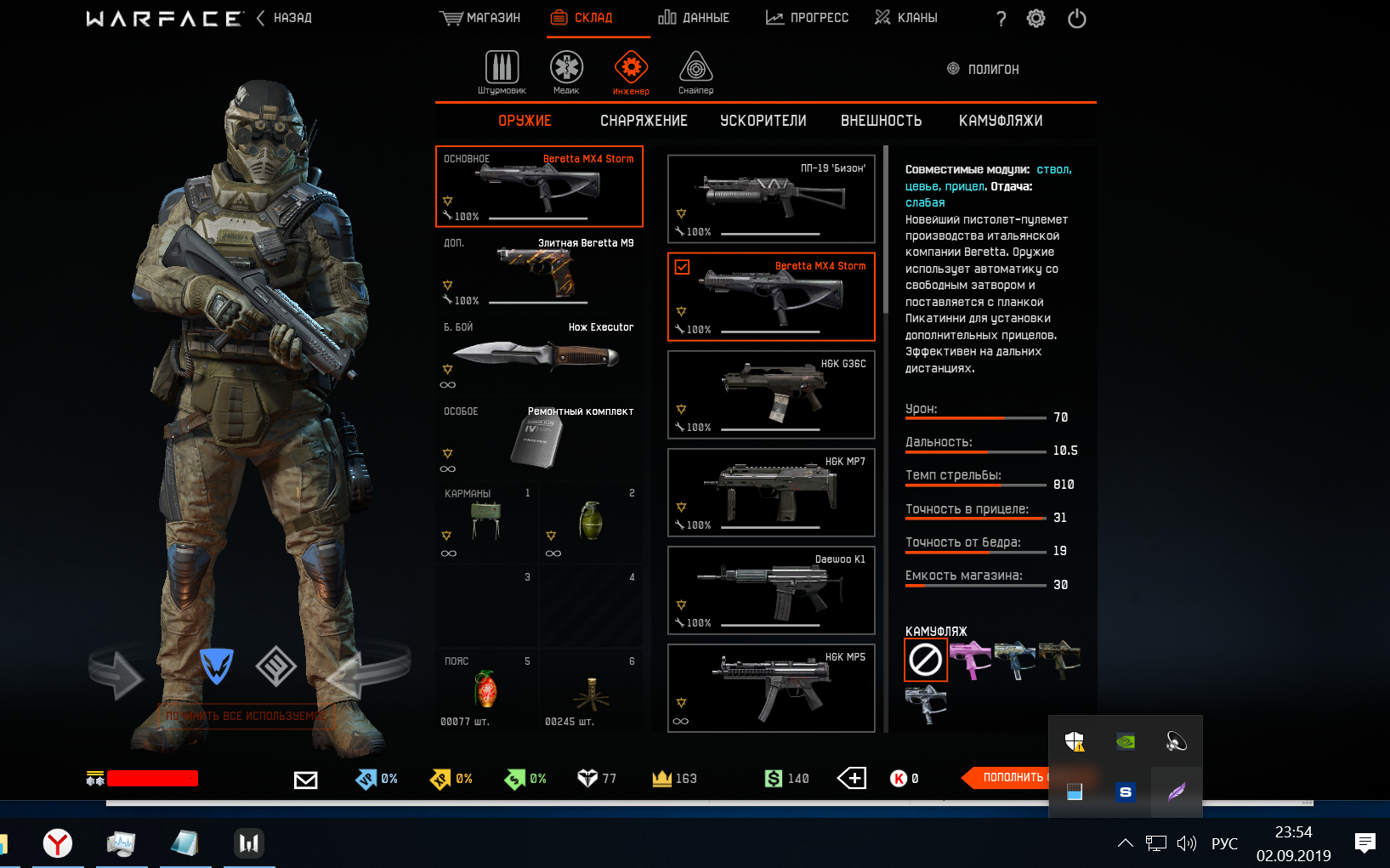Open the ДАННЫЕ stats menu
Image resolution: width=1390 pixels, height=868 pixels.
coord(694,18)
